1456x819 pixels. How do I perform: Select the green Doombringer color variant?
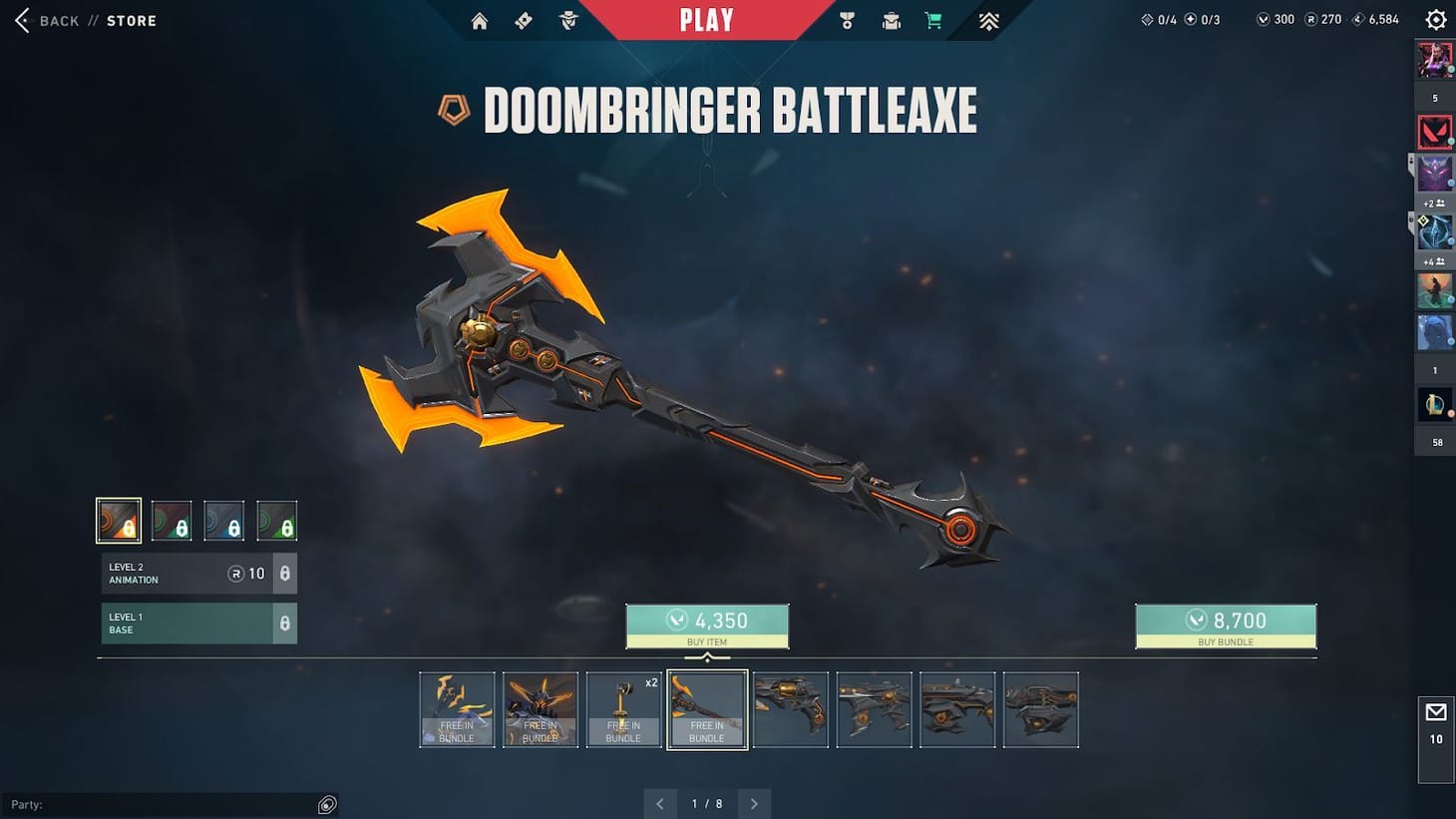coord(277,519)
